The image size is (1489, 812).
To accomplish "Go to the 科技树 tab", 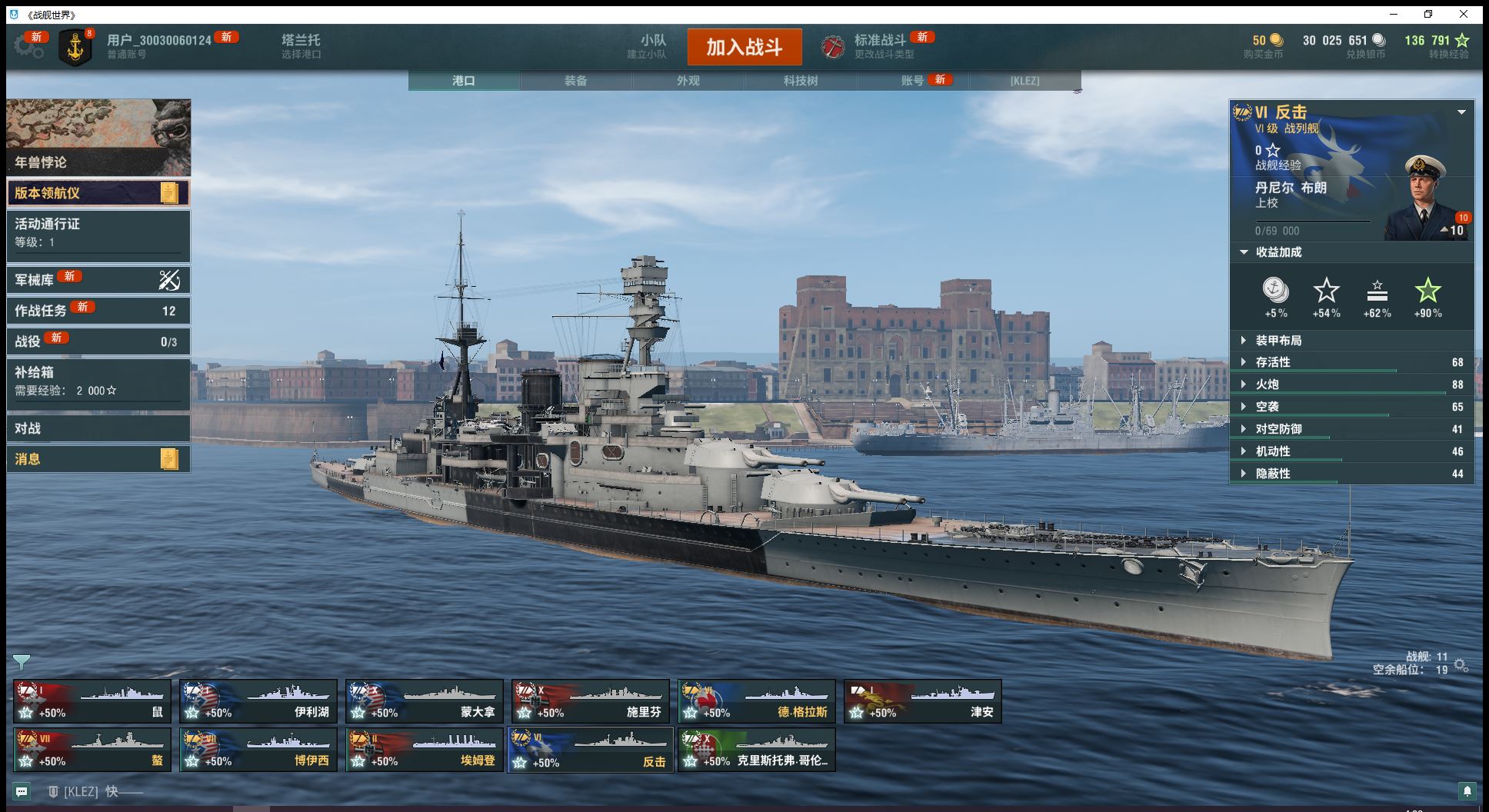I will tap(800, 81).
